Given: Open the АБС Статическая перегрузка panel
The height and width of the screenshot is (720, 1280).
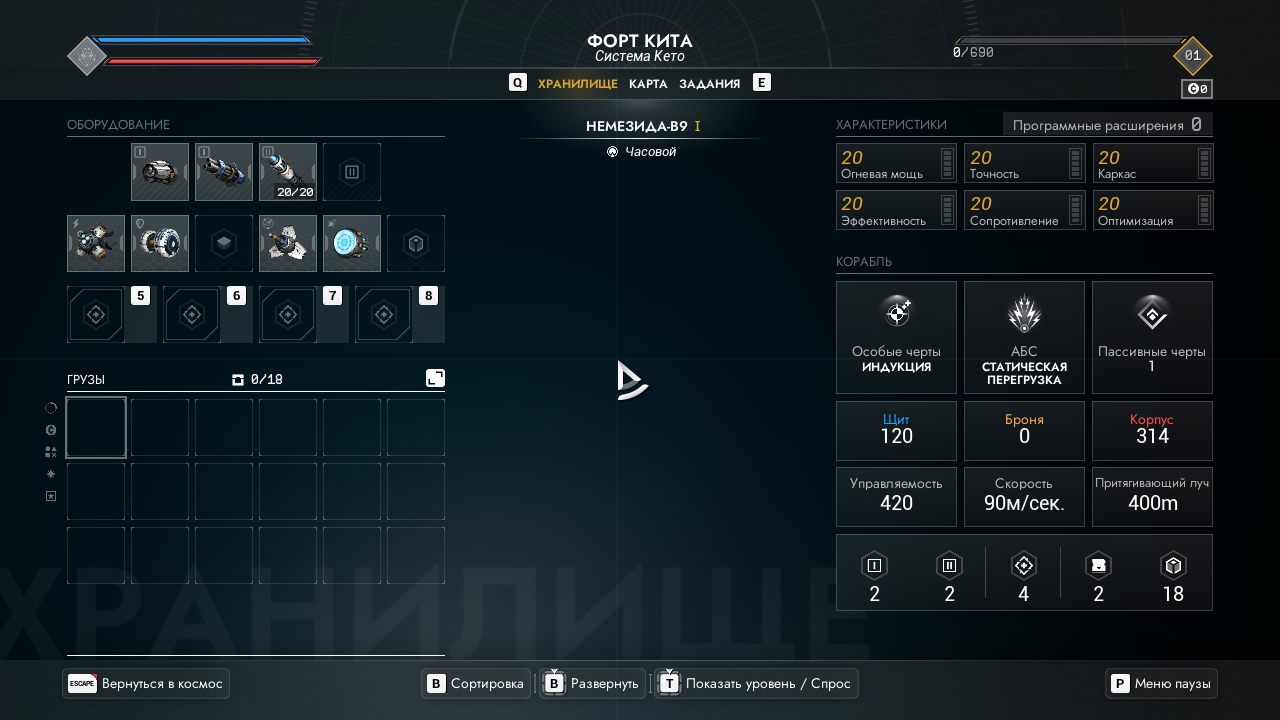Looking at the screenshot, I should 1024,336.
